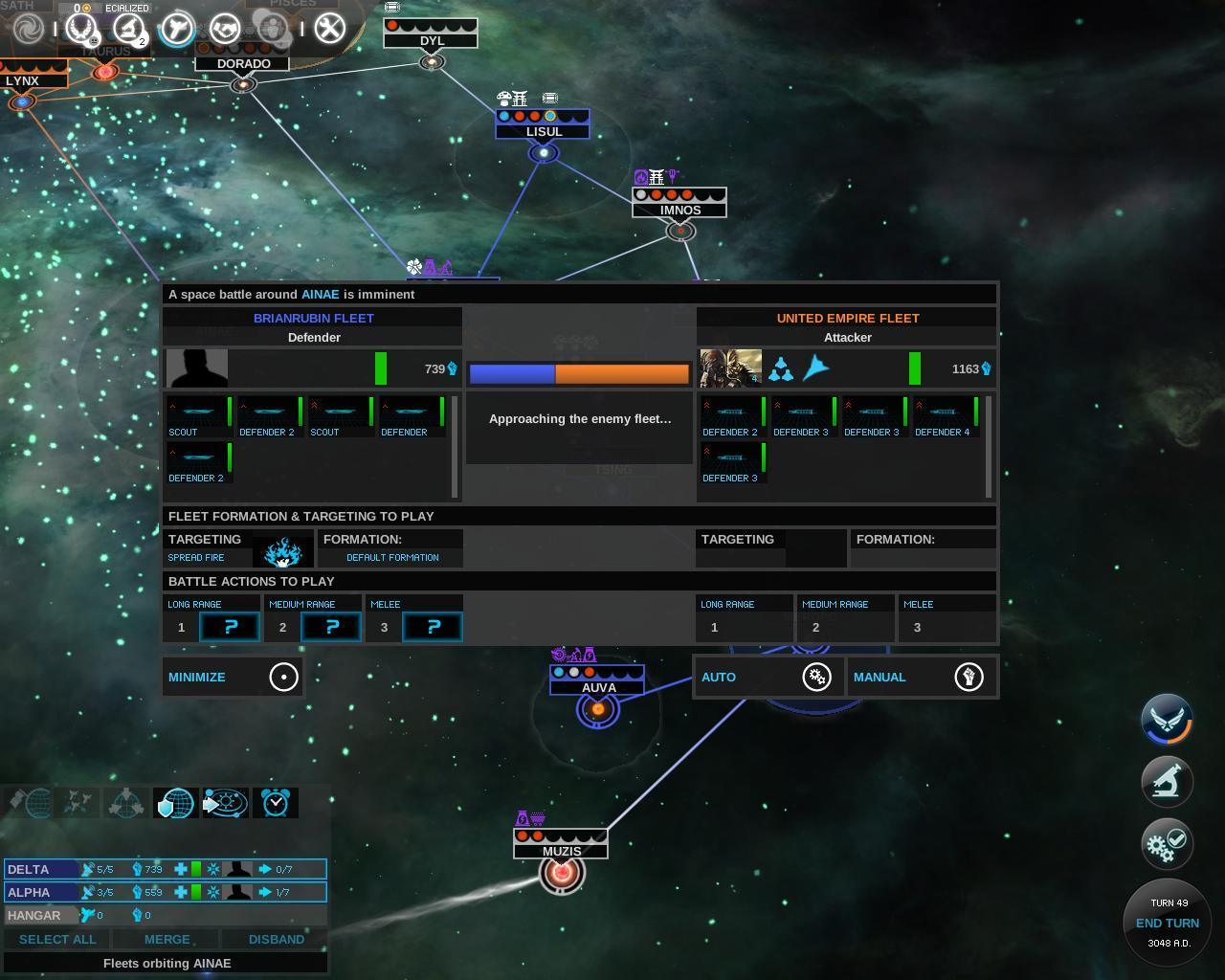The height and width of the screenshot is (980, 1225).
Task: Open the winged emblem notification
Action: coord(1166,719)
